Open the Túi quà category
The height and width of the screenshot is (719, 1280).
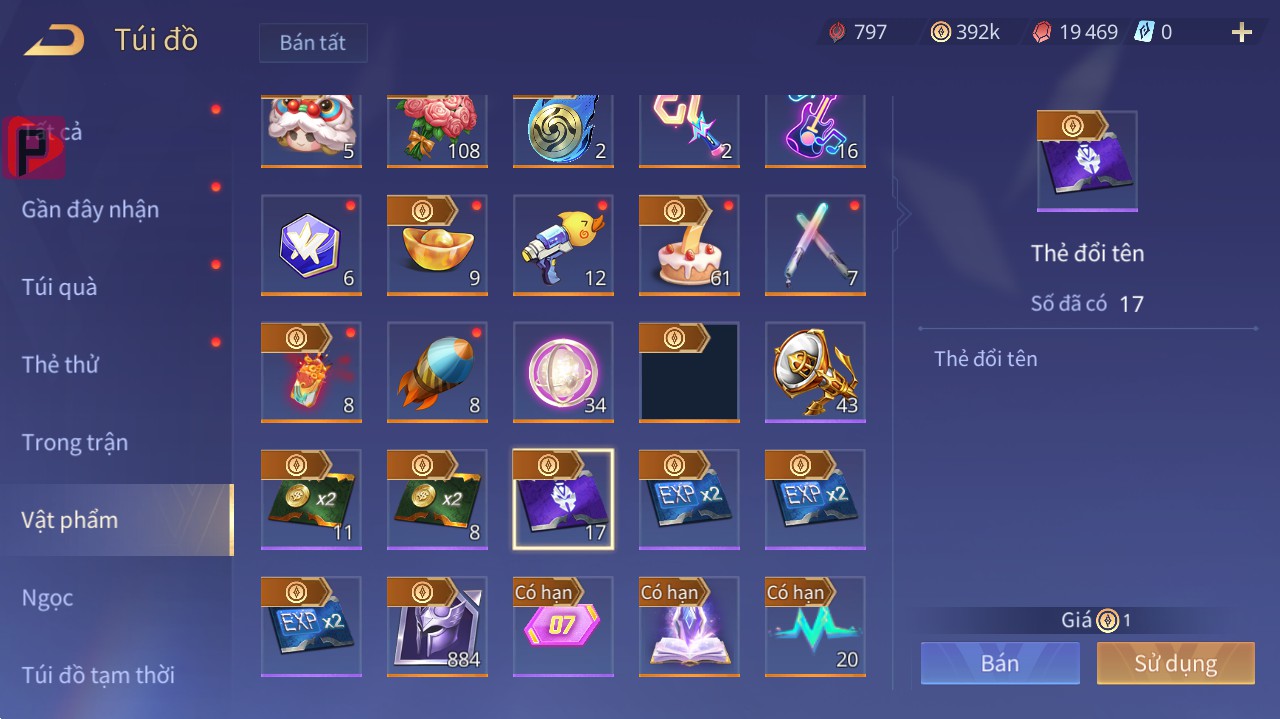60,287
